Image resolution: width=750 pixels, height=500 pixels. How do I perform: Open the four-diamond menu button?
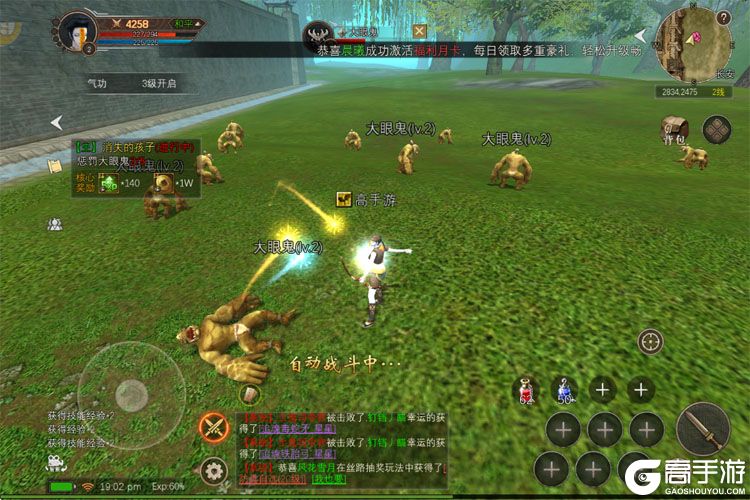coord(716,129)
